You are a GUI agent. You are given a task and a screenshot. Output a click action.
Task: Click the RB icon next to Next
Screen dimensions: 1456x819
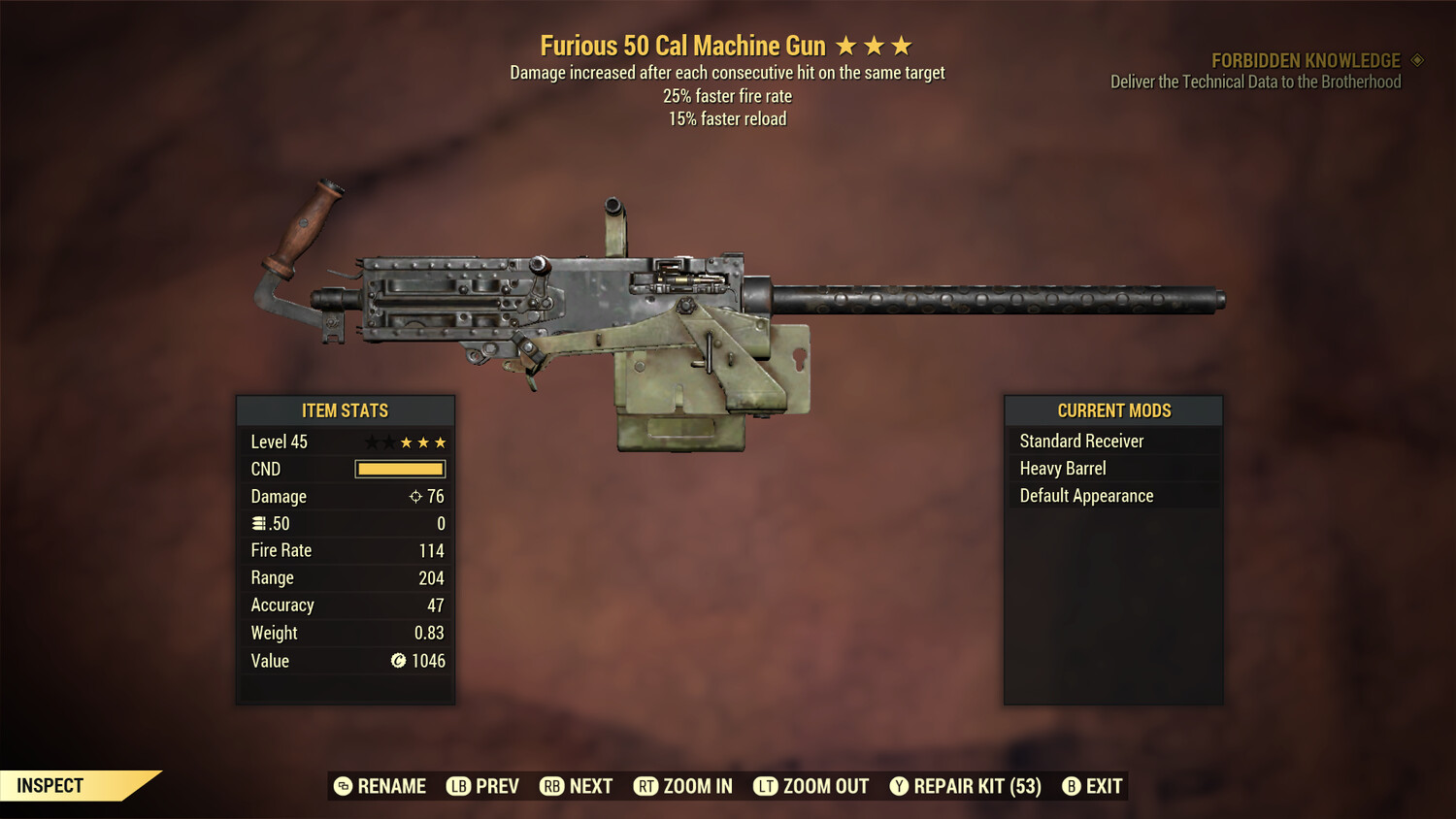click(552, 786)
